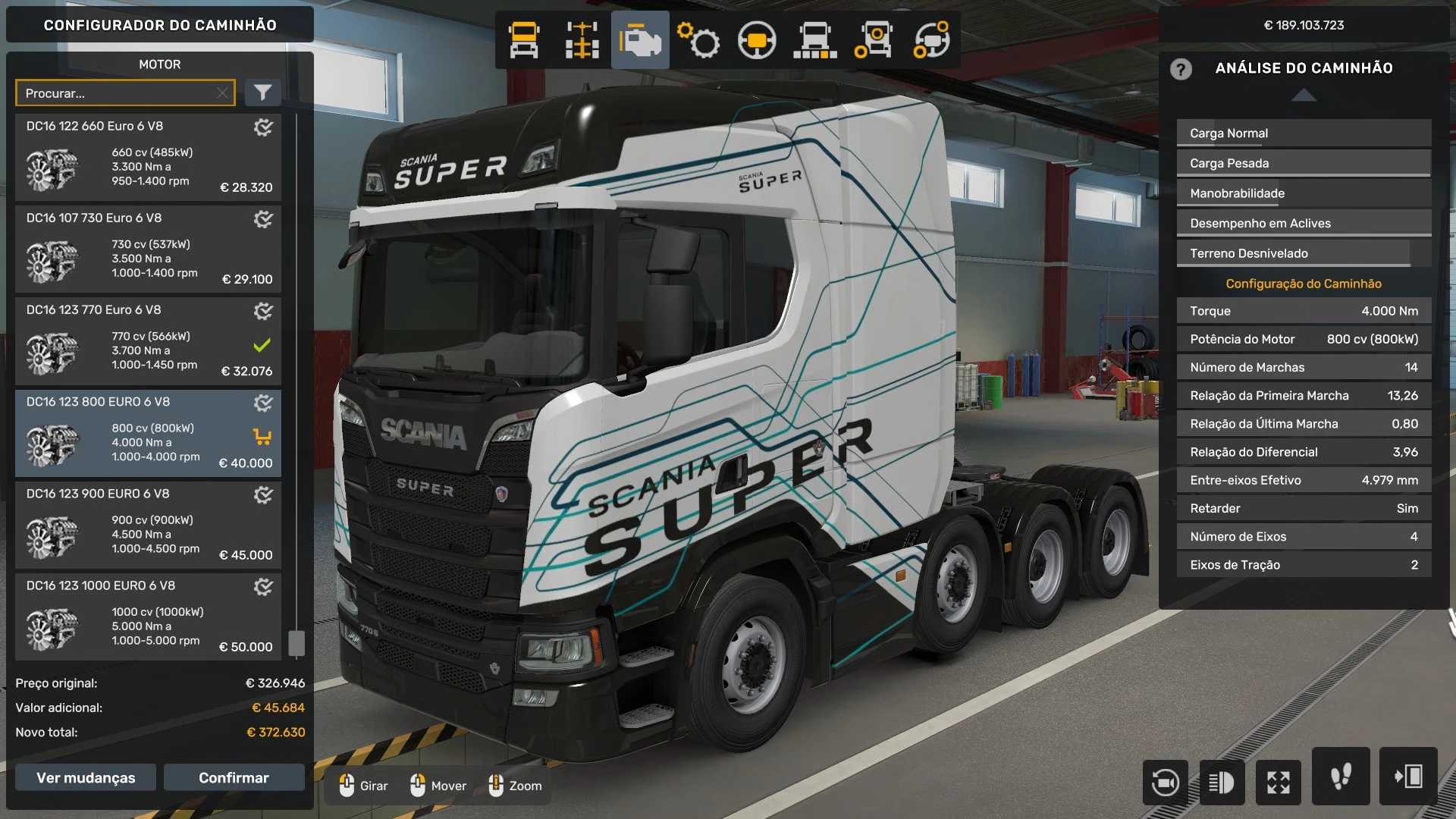This screenshot has width=1456, height=819.
Task: Confirm the truck configuration
Action: [234, 778]
